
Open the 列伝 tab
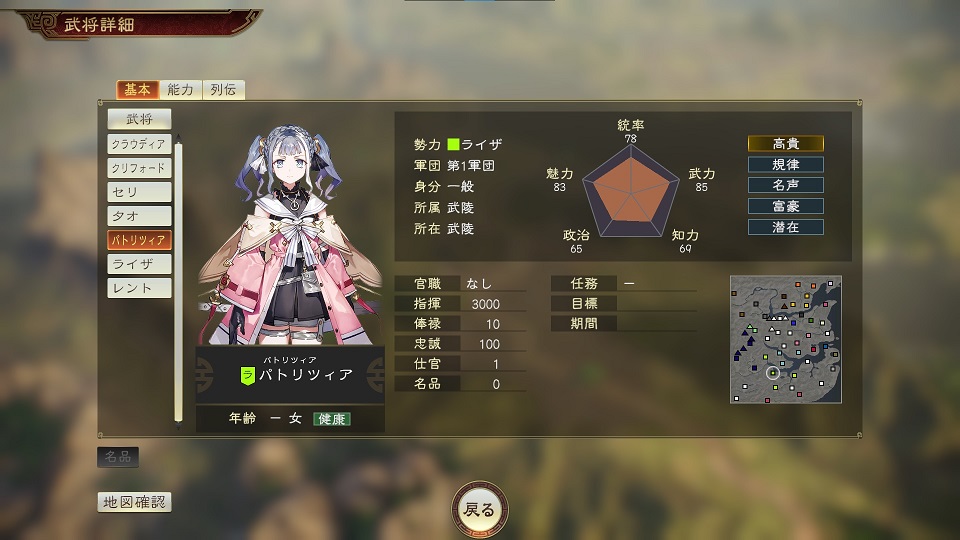pos(224,90)
